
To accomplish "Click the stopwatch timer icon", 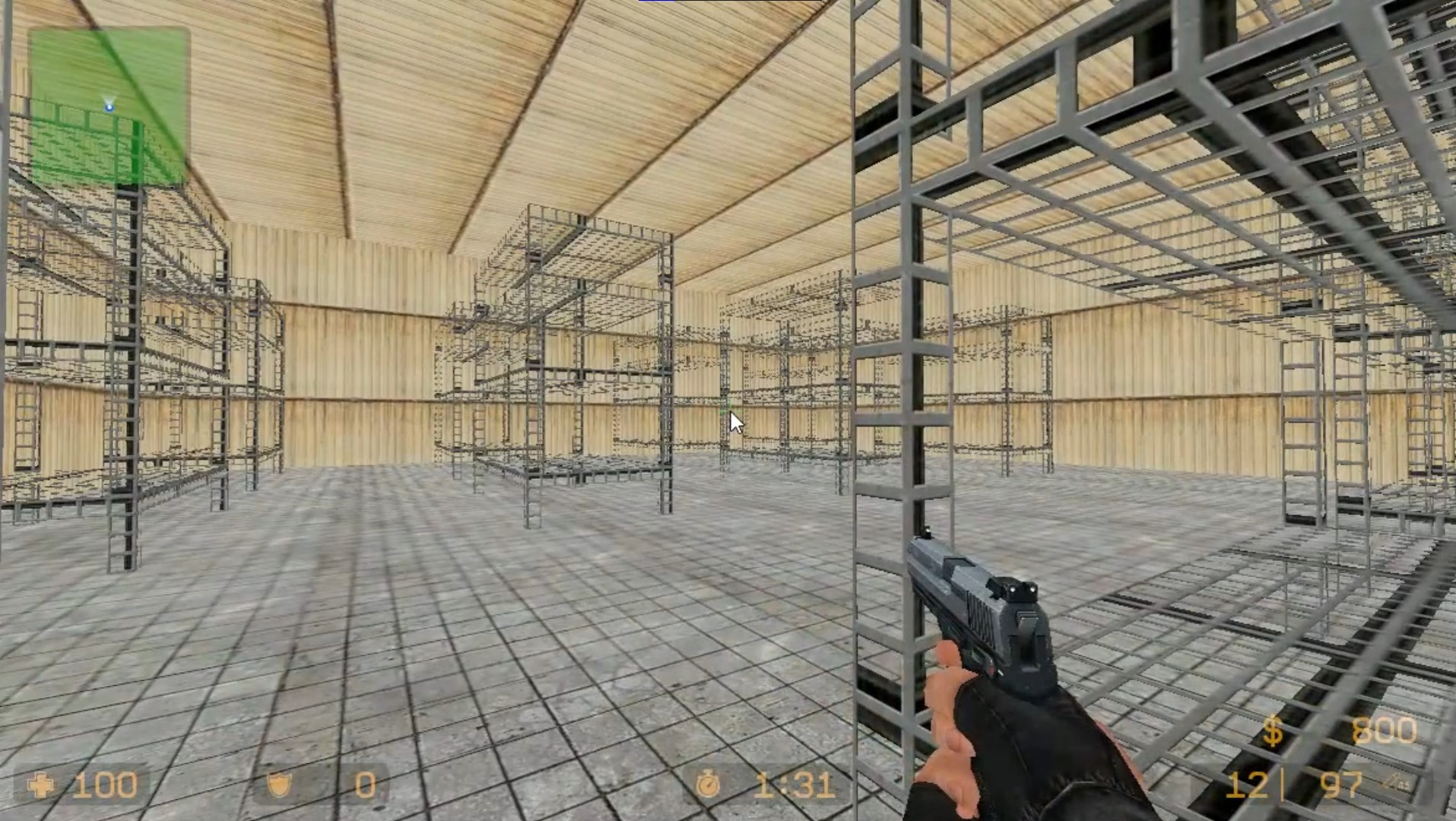I will (710, 783).
